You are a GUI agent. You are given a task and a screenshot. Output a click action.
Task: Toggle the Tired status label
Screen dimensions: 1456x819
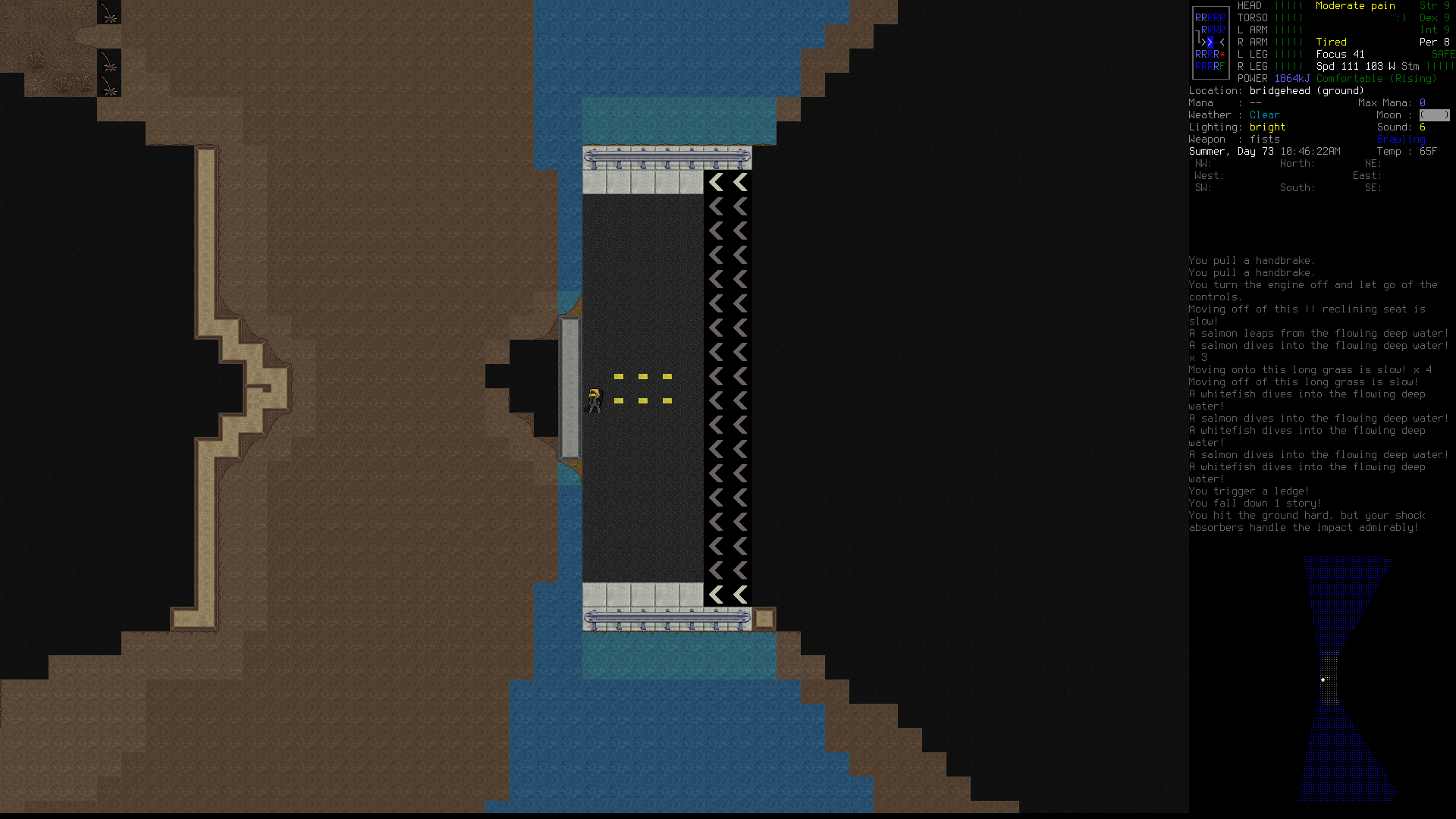click(x=1332, y=42)
